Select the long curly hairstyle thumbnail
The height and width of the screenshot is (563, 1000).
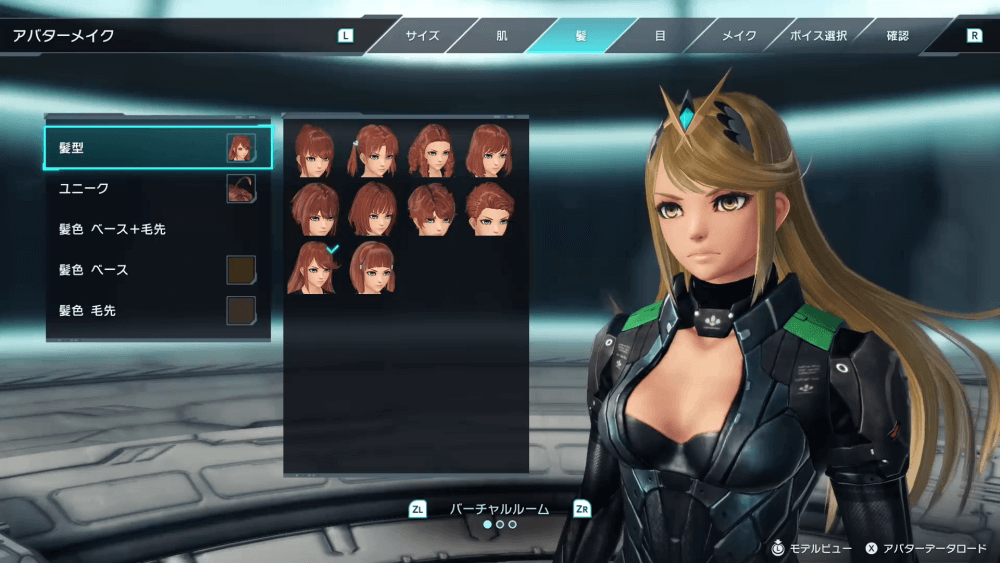pyautogui.click(x=431, y=151)
